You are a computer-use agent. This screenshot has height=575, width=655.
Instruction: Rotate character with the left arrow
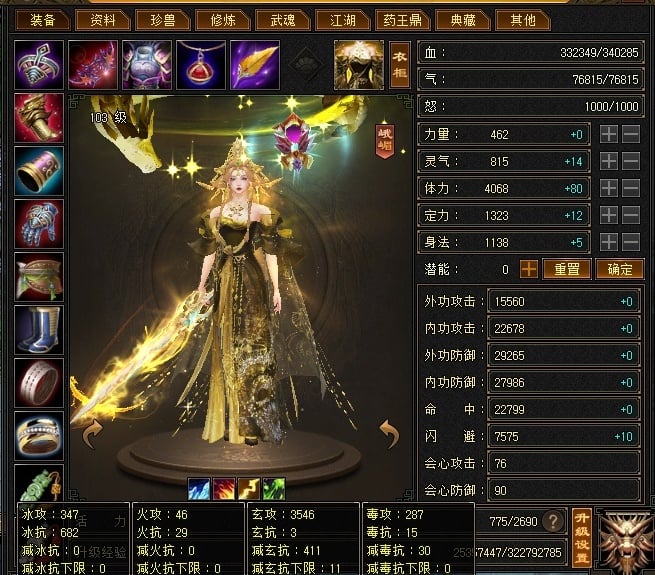point(92,434)
